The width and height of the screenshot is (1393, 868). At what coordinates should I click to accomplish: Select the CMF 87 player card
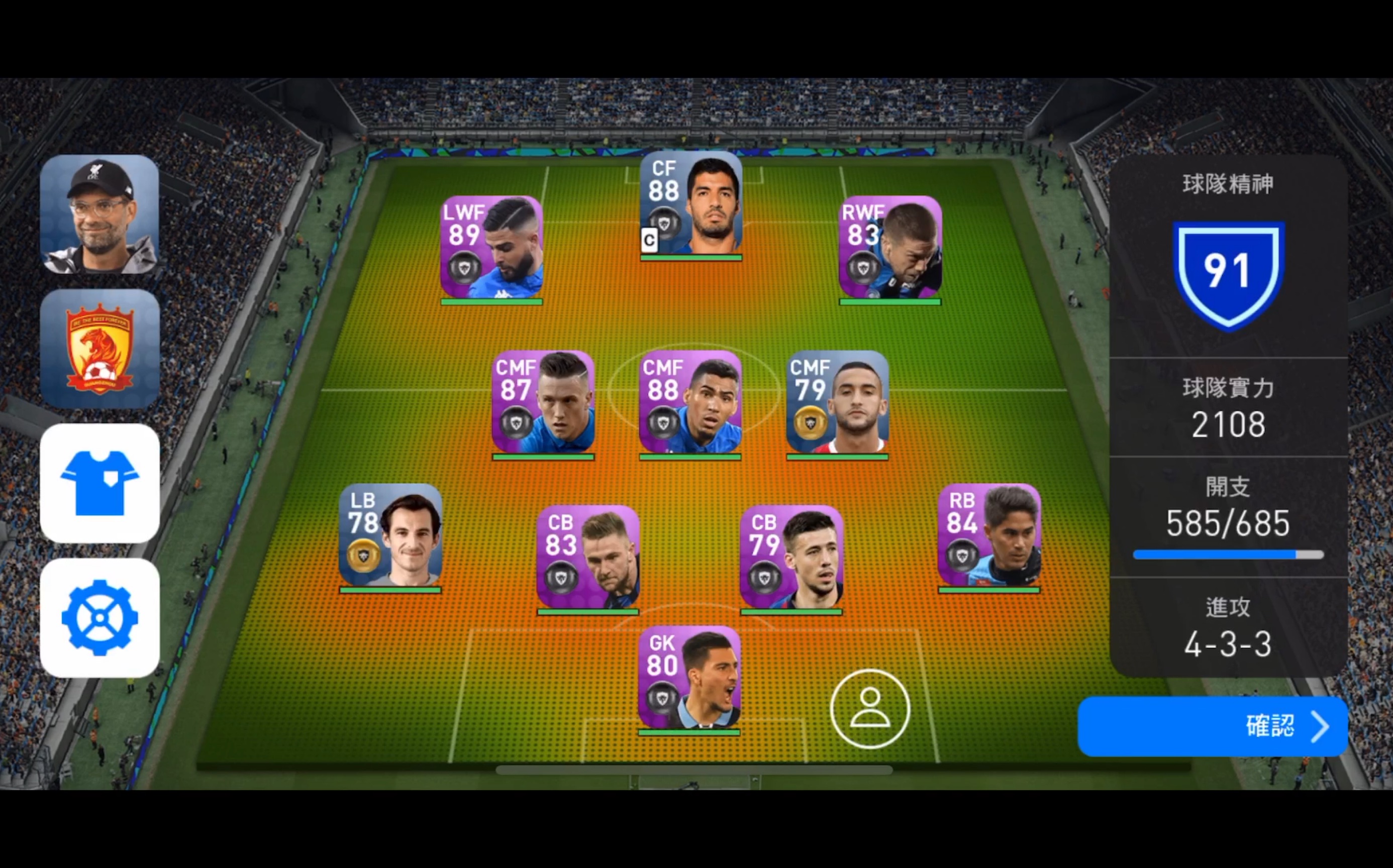click(x=543, y=403)
